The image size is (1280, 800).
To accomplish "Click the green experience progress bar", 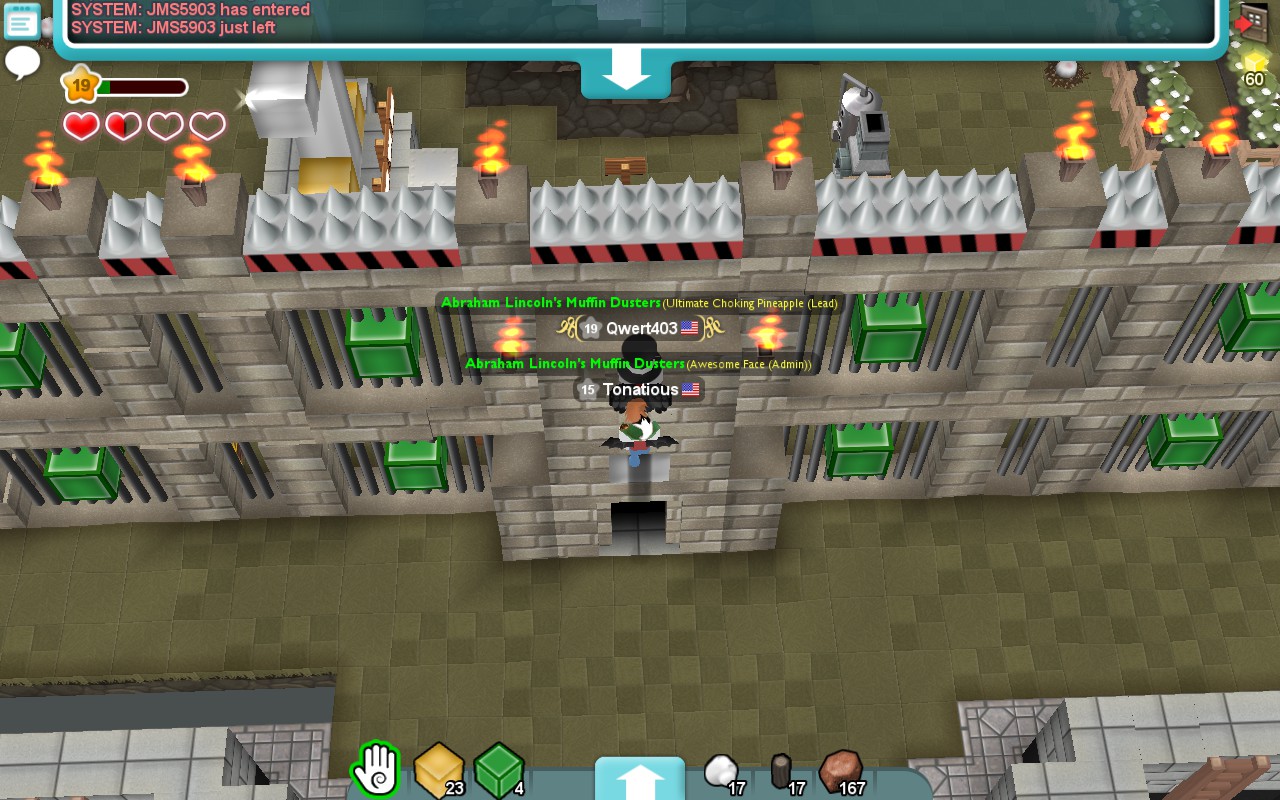I will [x=130, y=86].
